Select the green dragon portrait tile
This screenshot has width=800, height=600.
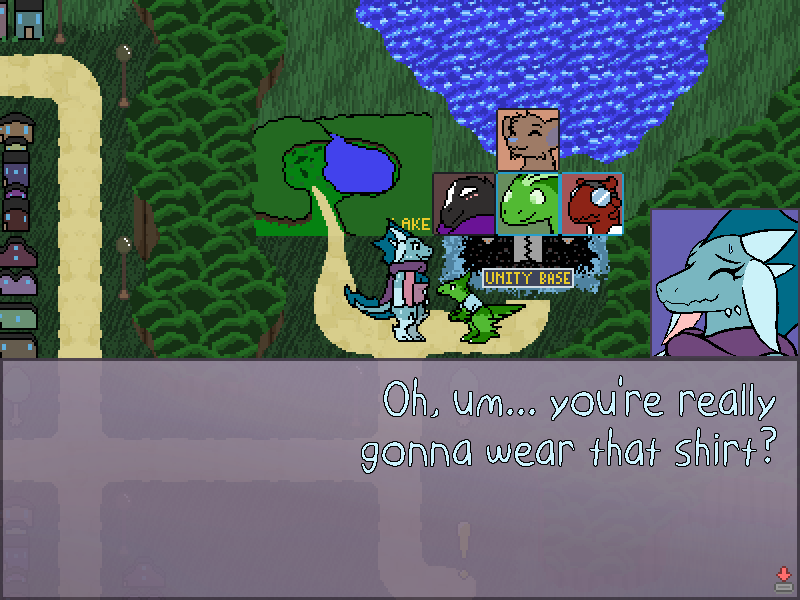point(528,204)
